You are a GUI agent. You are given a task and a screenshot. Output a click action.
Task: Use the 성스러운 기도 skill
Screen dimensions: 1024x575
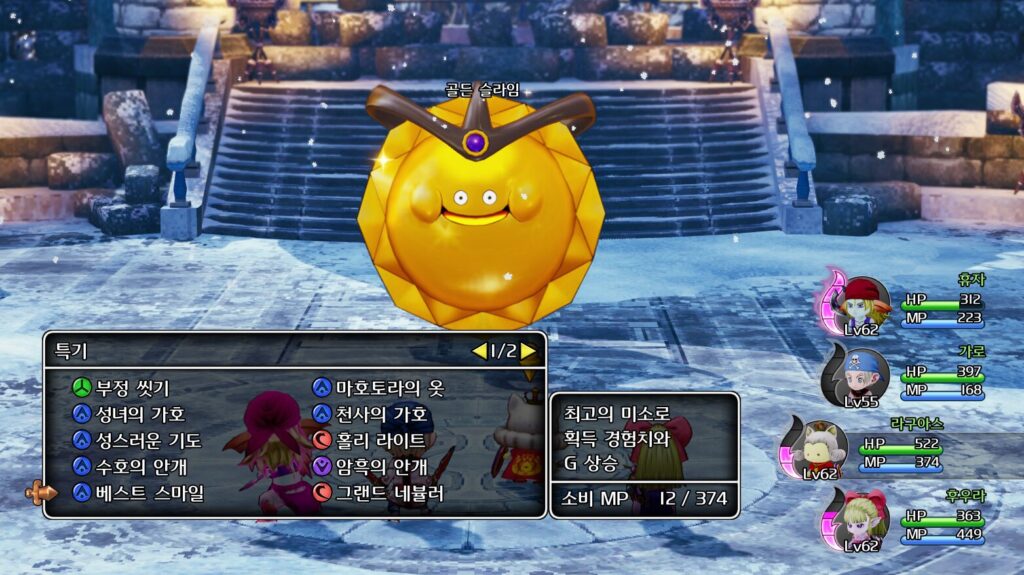click(147, 440)
